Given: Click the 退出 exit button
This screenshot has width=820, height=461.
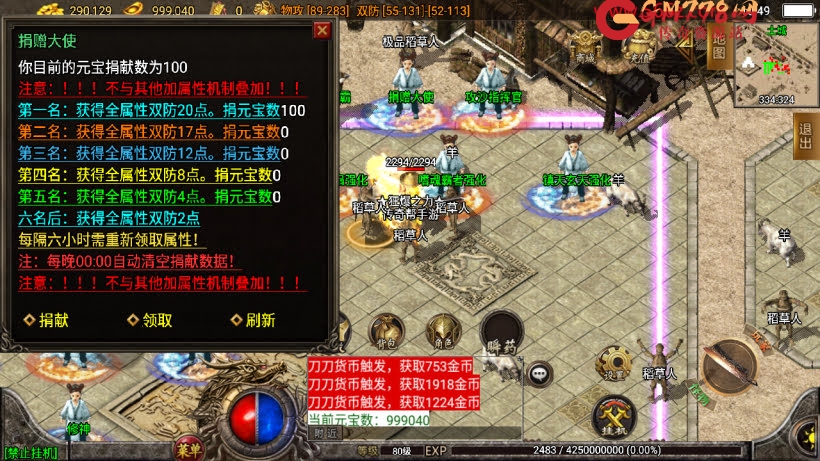Looking at the screenshot, I should [806, 135].
